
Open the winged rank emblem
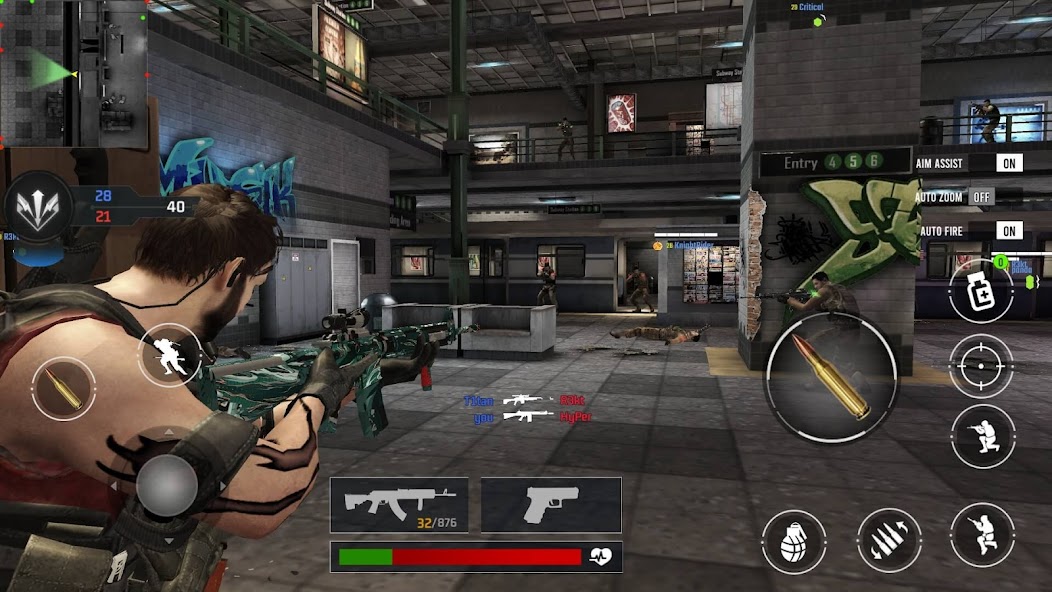click(39, 208)
